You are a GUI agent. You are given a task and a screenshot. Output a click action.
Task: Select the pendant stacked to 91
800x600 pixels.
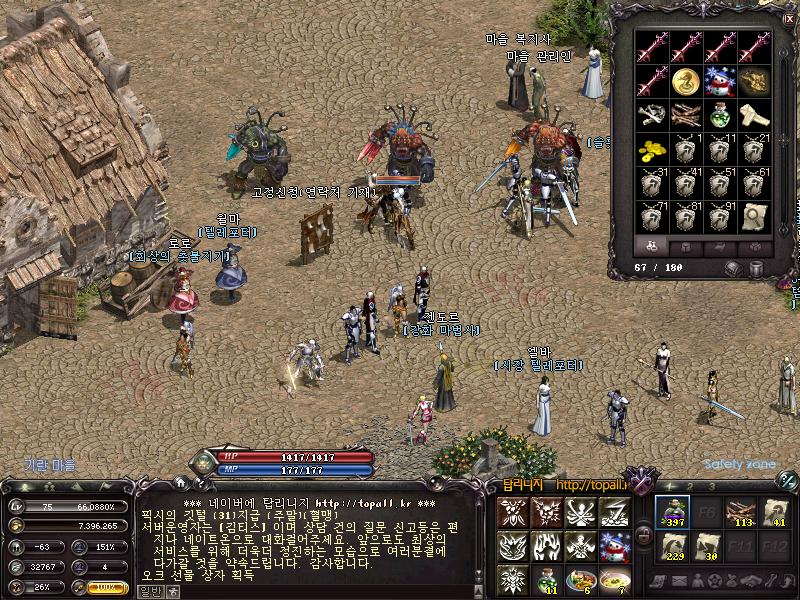[719, 216]
